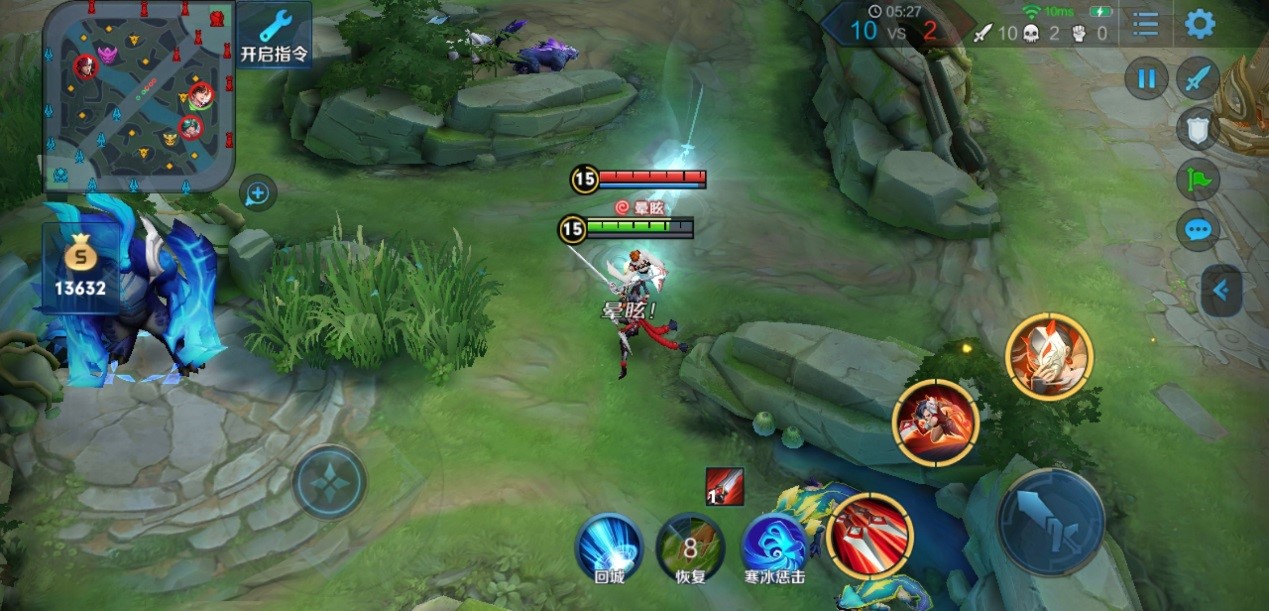Perform a basic attack with the attack button
This screenshot has height=611, width=1269.
[x=1050, y=521]
